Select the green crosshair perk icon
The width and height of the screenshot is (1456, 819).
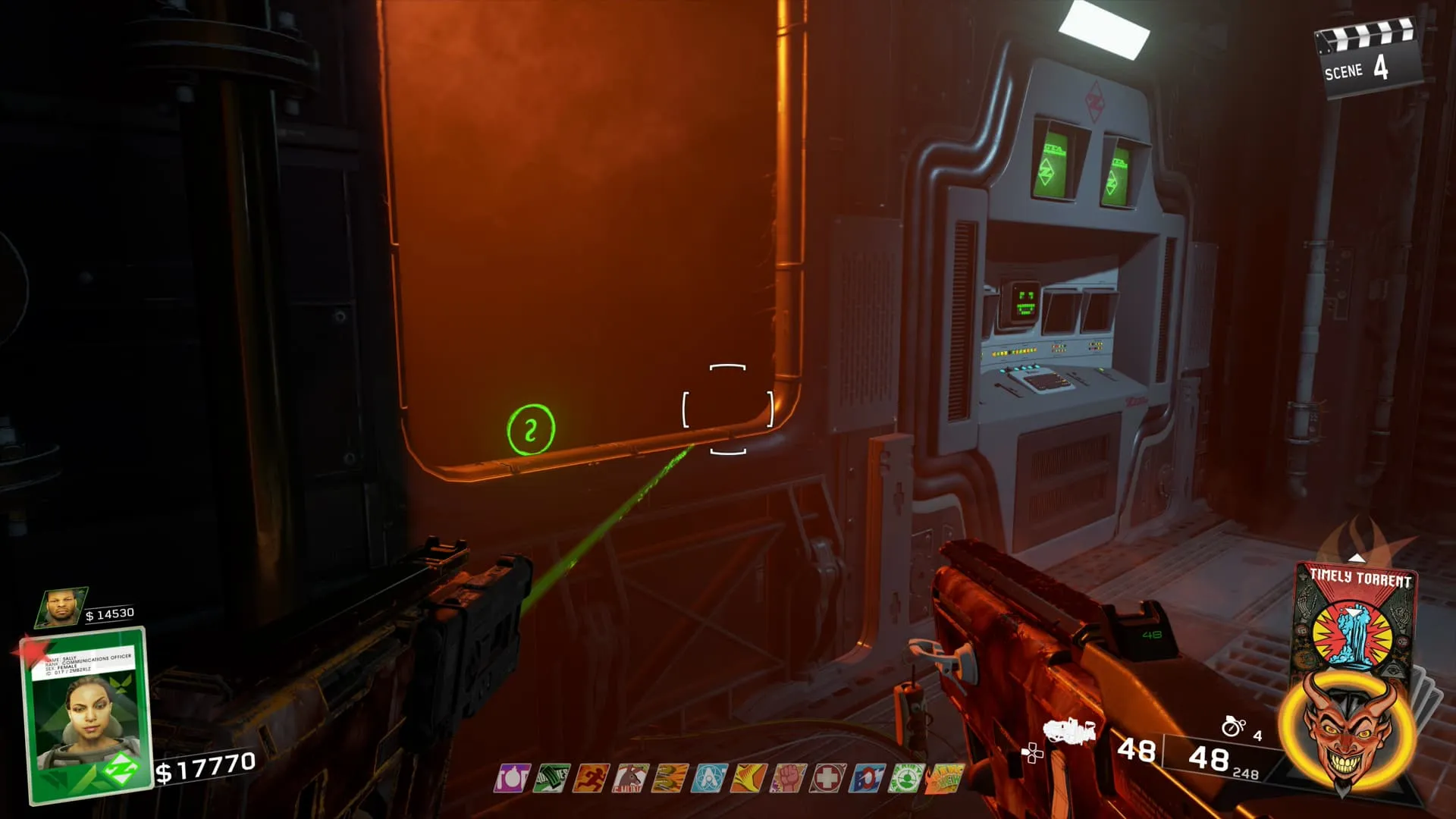click(906, 778)
